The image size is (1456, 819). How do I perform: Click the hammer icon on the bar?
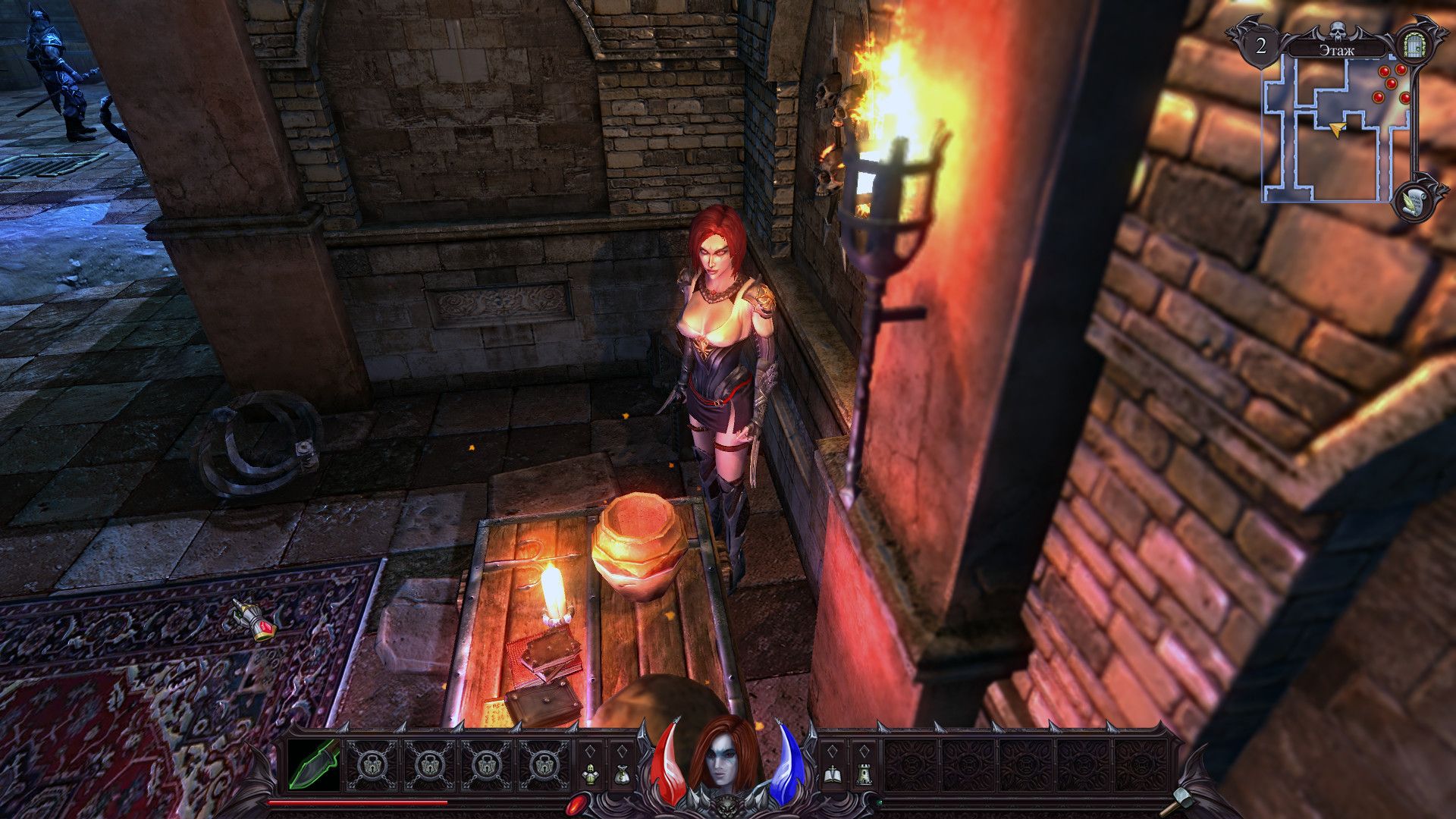[x=1182, y=797]
